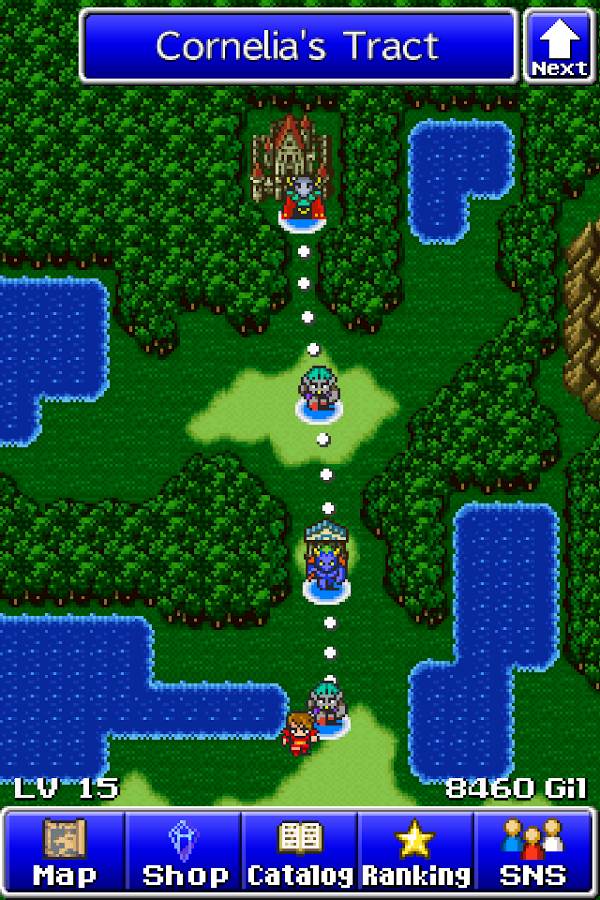600x900 pixels.
Task: Open the Catalog book
Action: pos(299,852)
